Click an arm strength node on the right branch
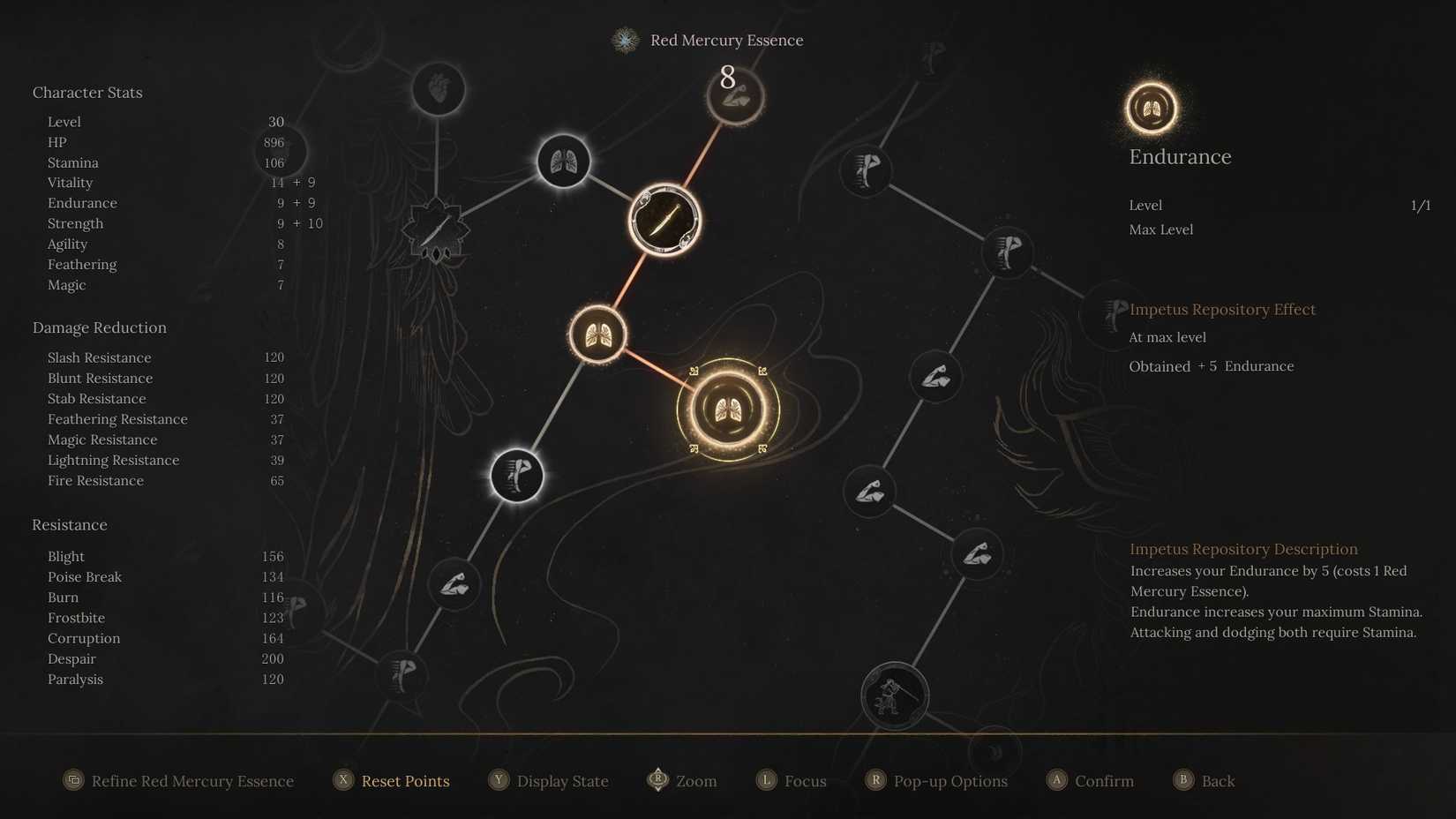This screenshot has height=819, width=1456. [934, 376]
